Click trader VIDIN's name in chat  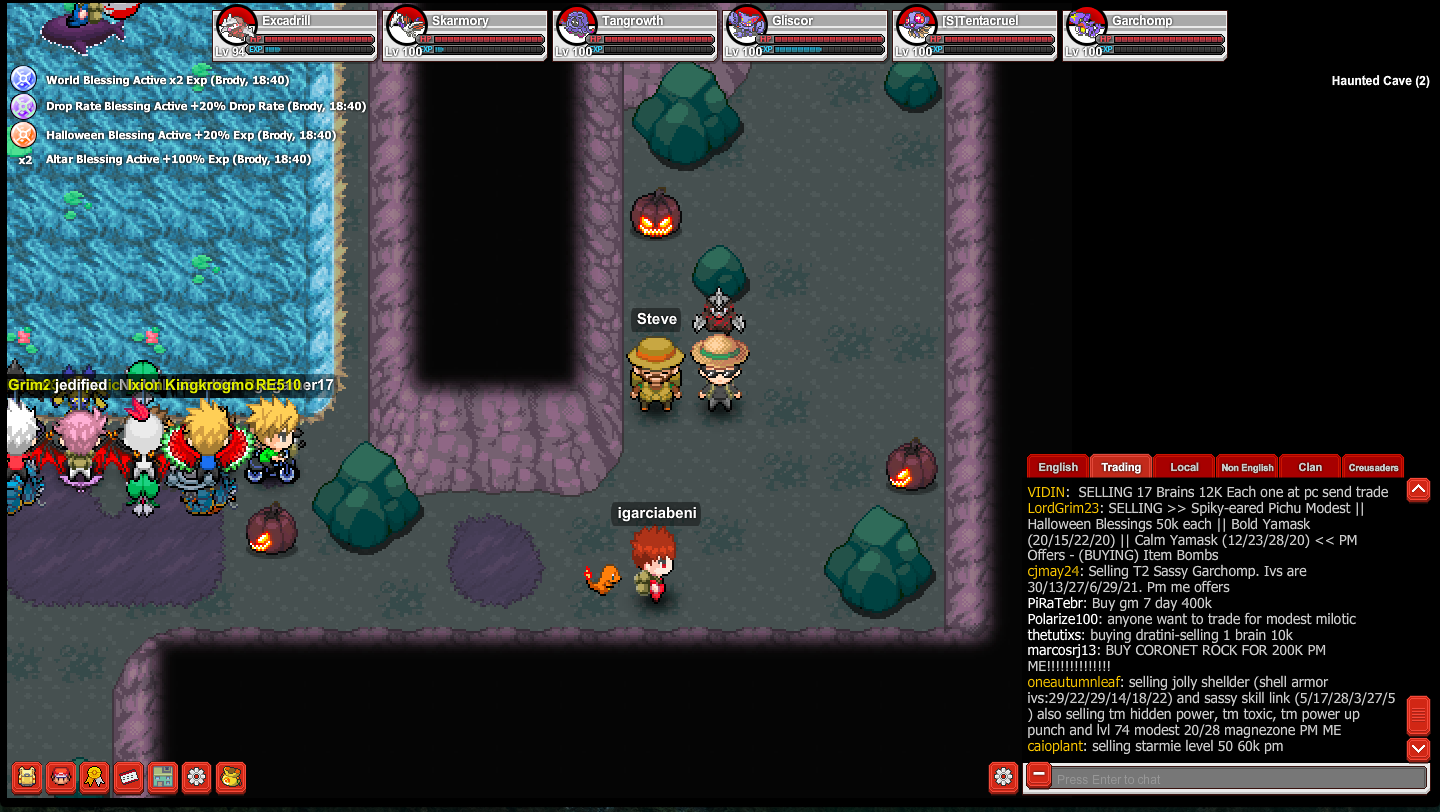tap(1048, 492)
